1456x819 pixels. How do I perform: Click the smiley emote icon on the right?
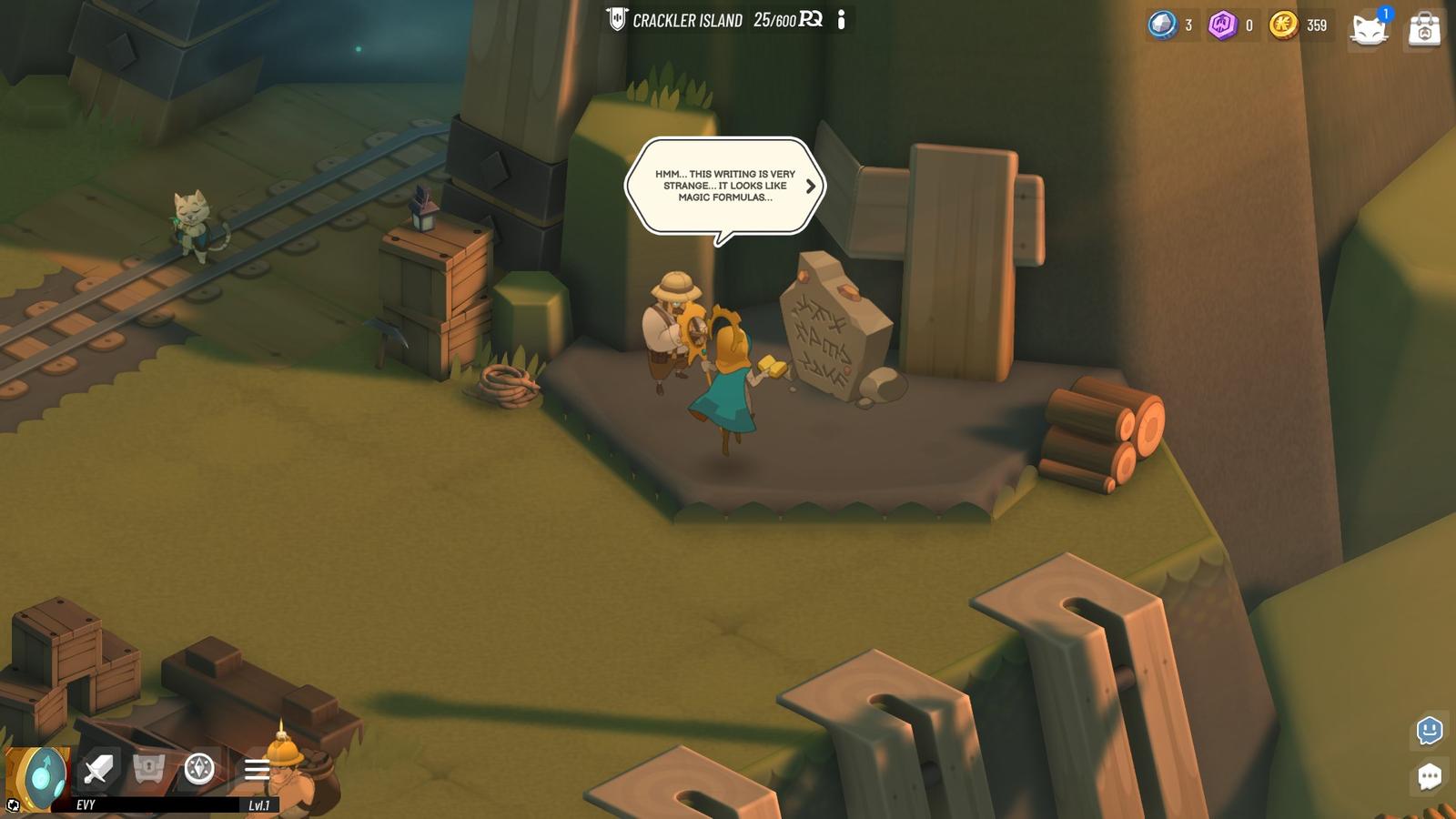[x=1429, y=730]
